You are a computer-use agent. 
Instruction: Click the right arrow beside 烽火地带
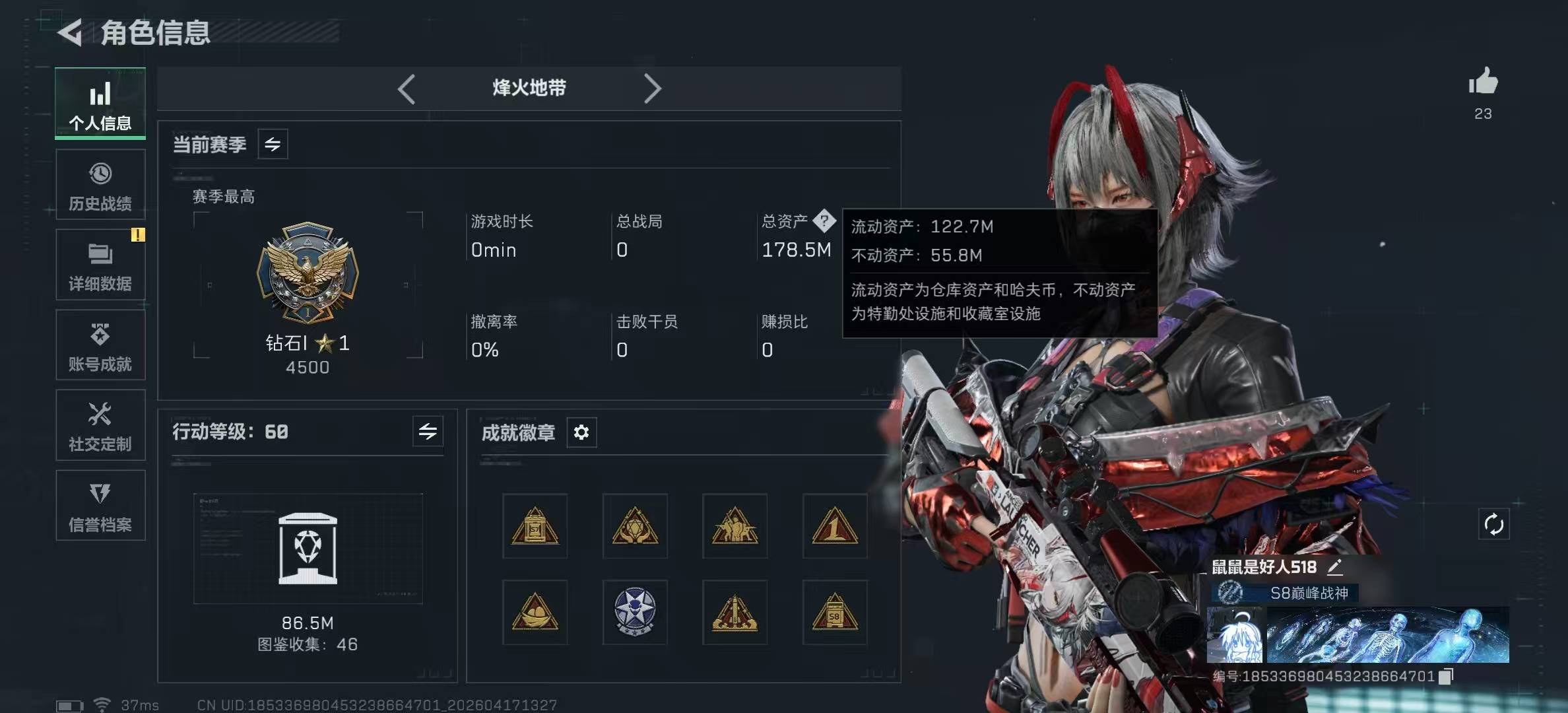pyautogui.click(x=652, y=89)
